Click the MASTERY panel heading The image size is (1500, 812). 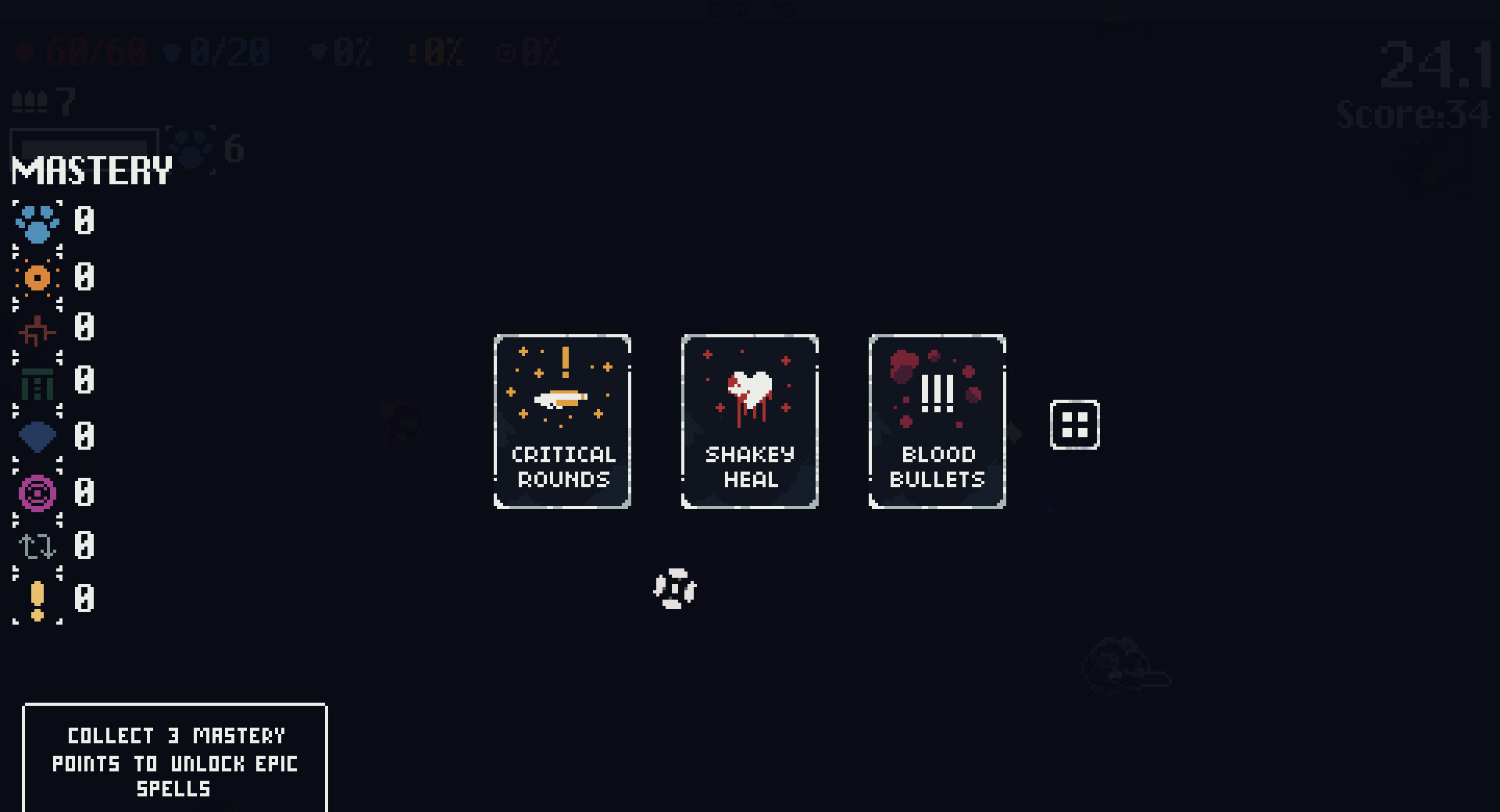point(91,169)
